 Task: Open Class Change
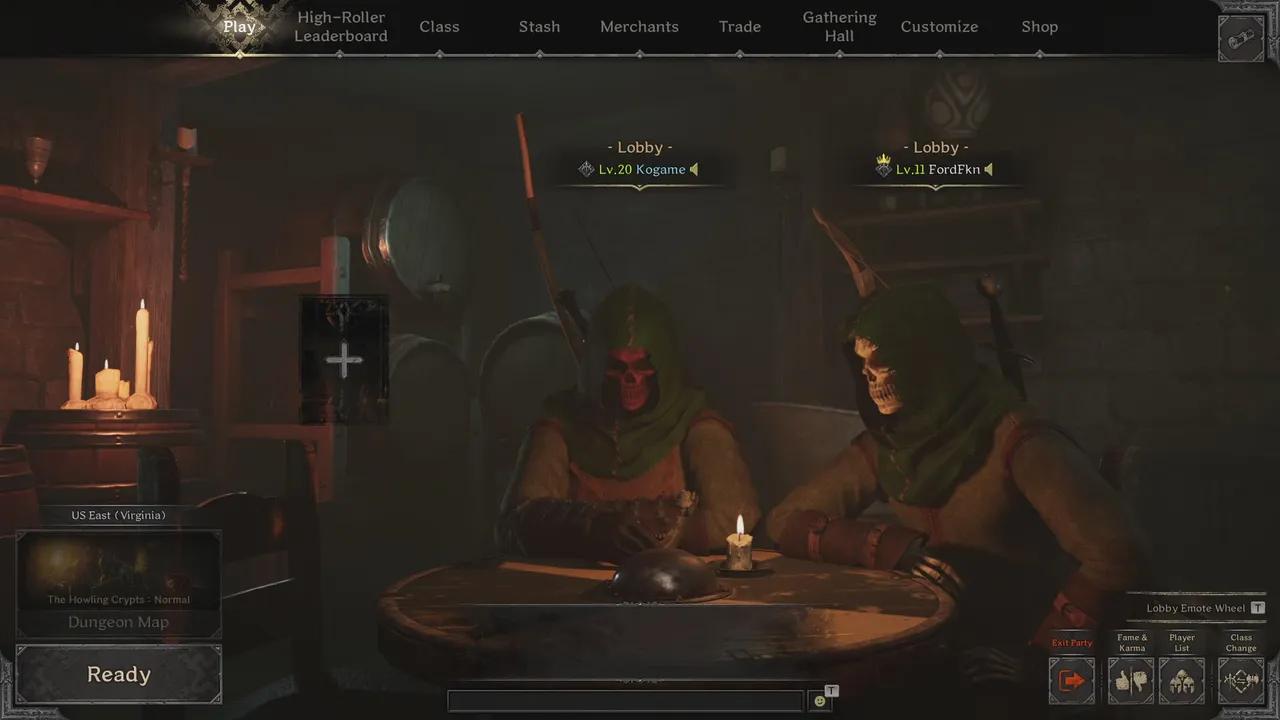coord(1240,680)
